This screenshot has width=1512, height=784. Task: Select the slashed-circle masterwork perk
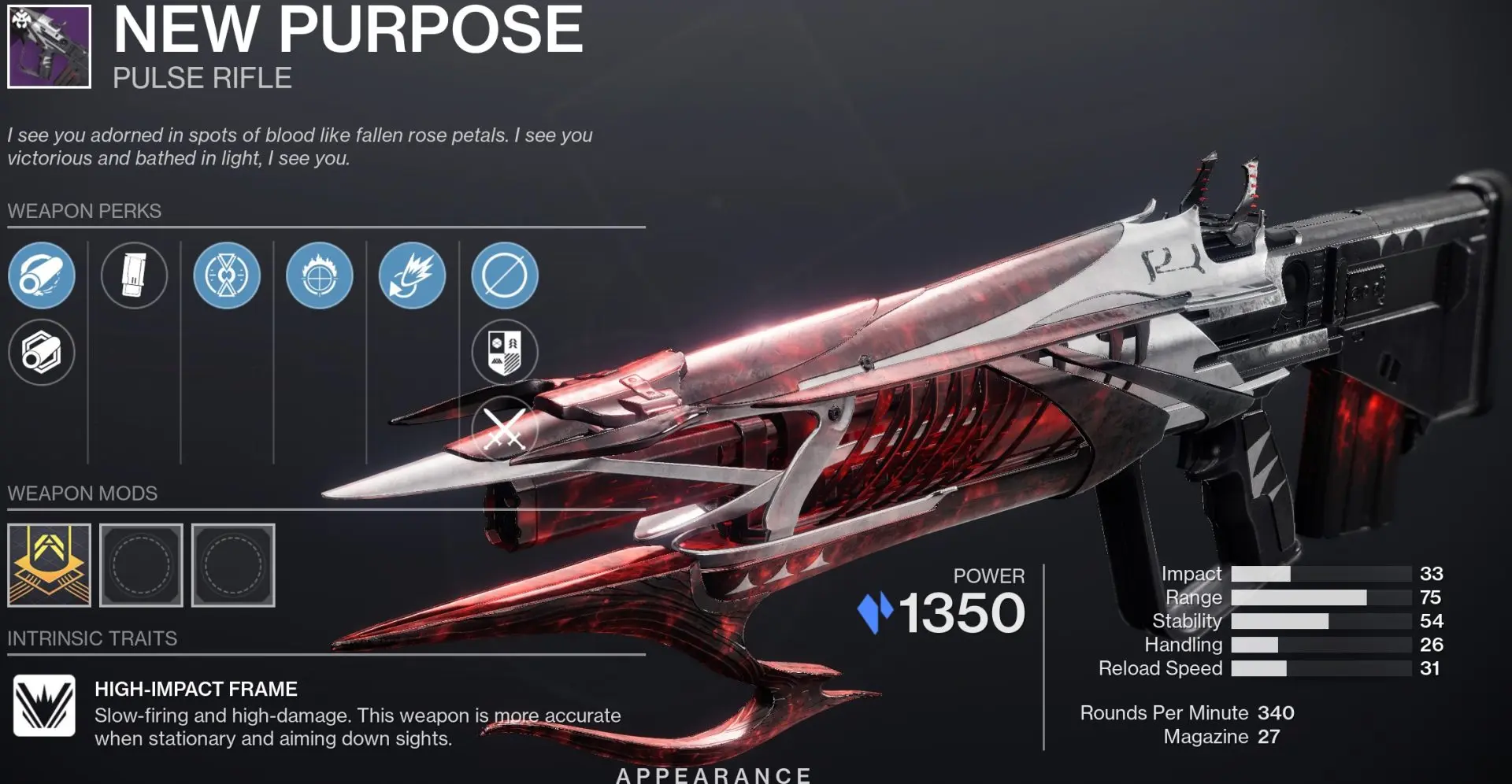pos(504,276)
